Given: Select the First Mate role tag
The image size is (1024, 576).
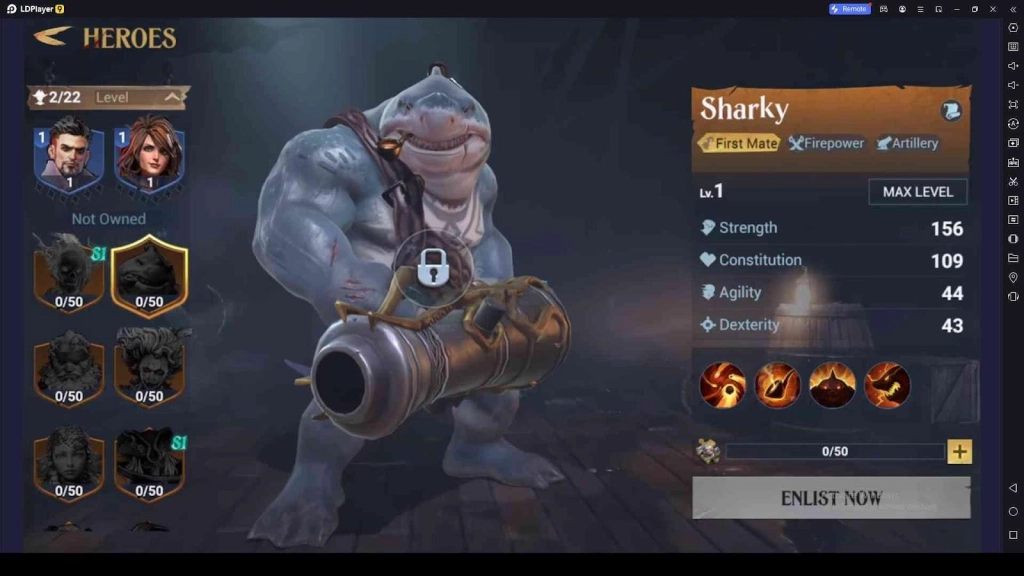Looking at the screenshot, I should pos(738,143).
